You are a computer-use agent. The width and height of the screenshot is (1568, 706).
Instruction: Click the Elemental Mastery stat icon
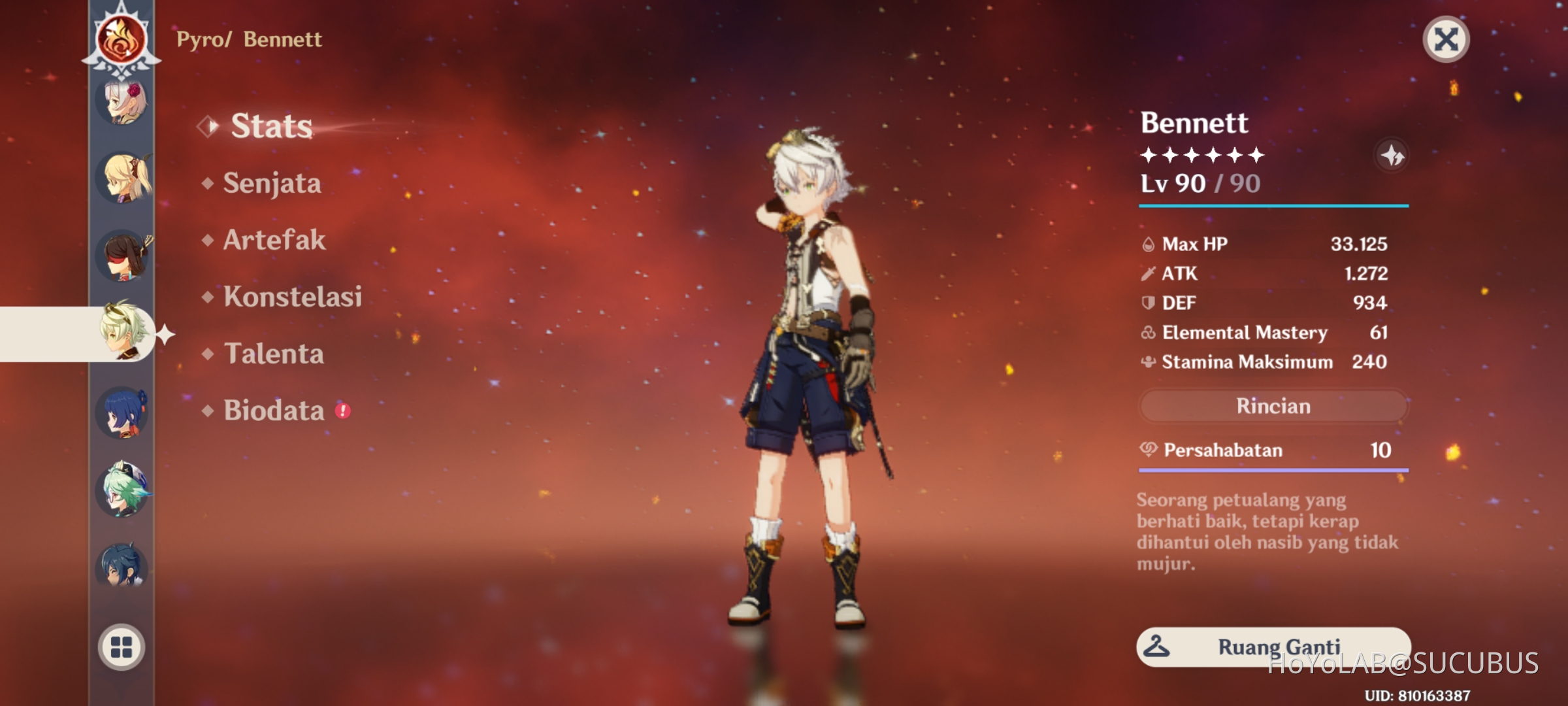[x=1147, y=332]
